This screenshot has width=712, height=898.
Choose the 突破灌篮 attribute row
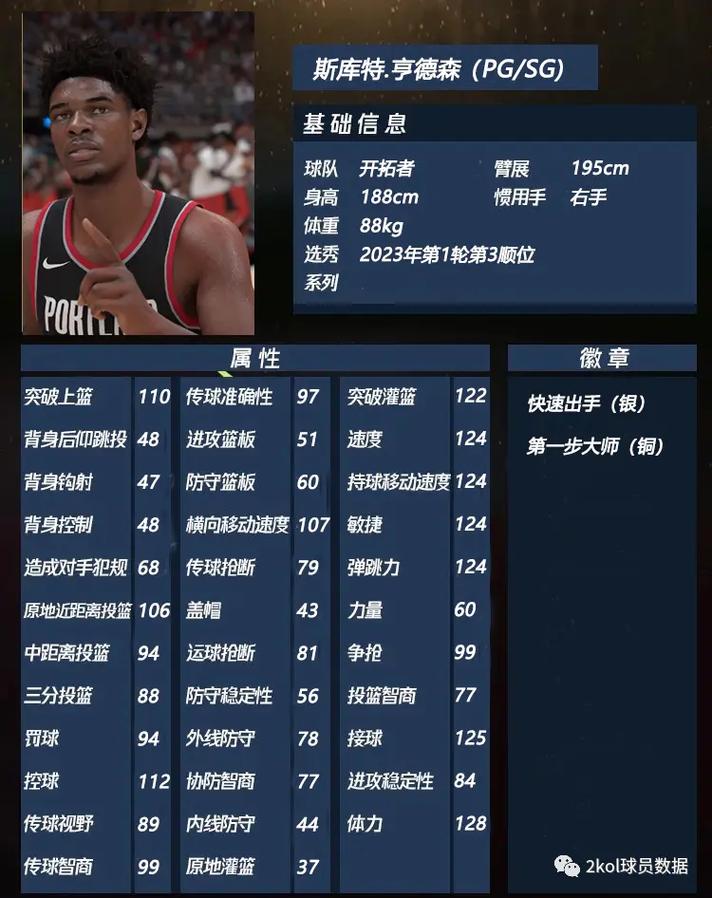(x=415, y=397)
